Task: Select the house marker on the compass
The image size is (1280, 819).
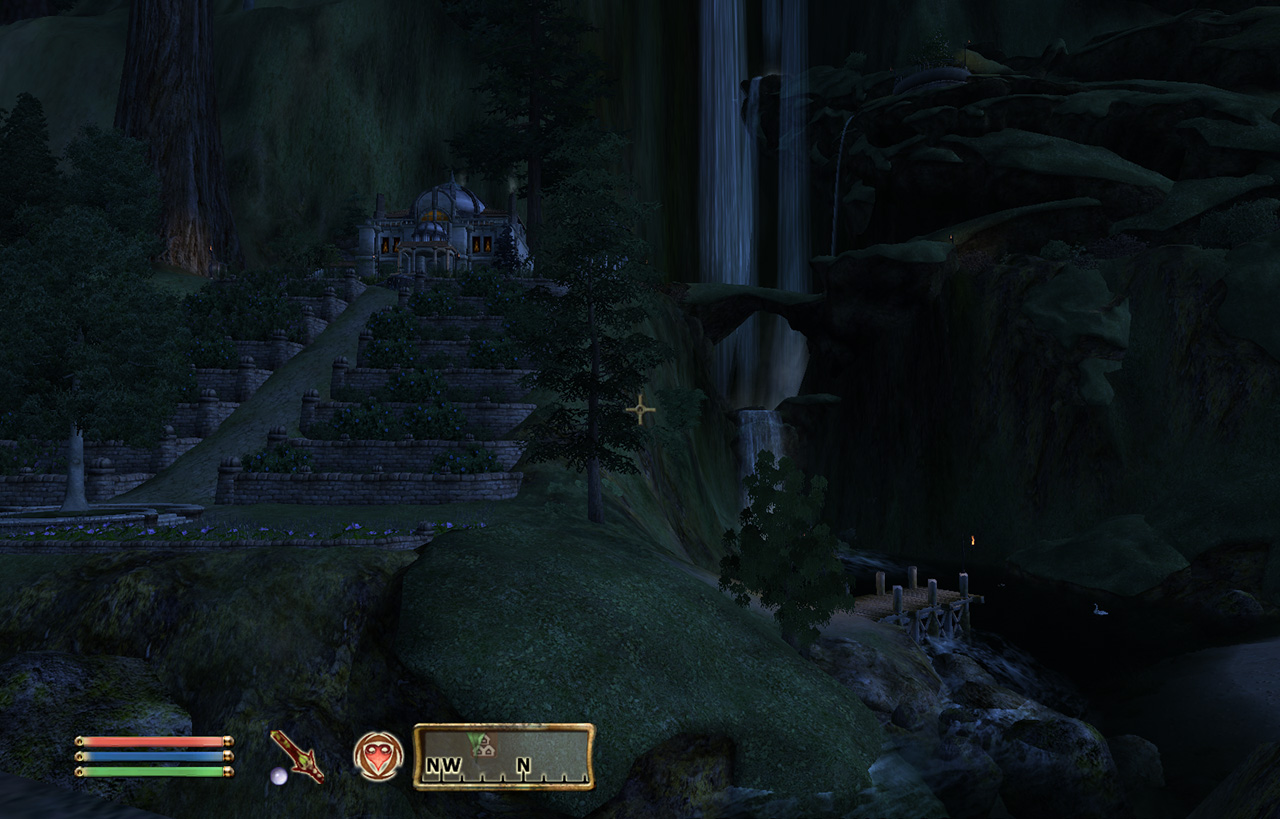Action: 483,745
